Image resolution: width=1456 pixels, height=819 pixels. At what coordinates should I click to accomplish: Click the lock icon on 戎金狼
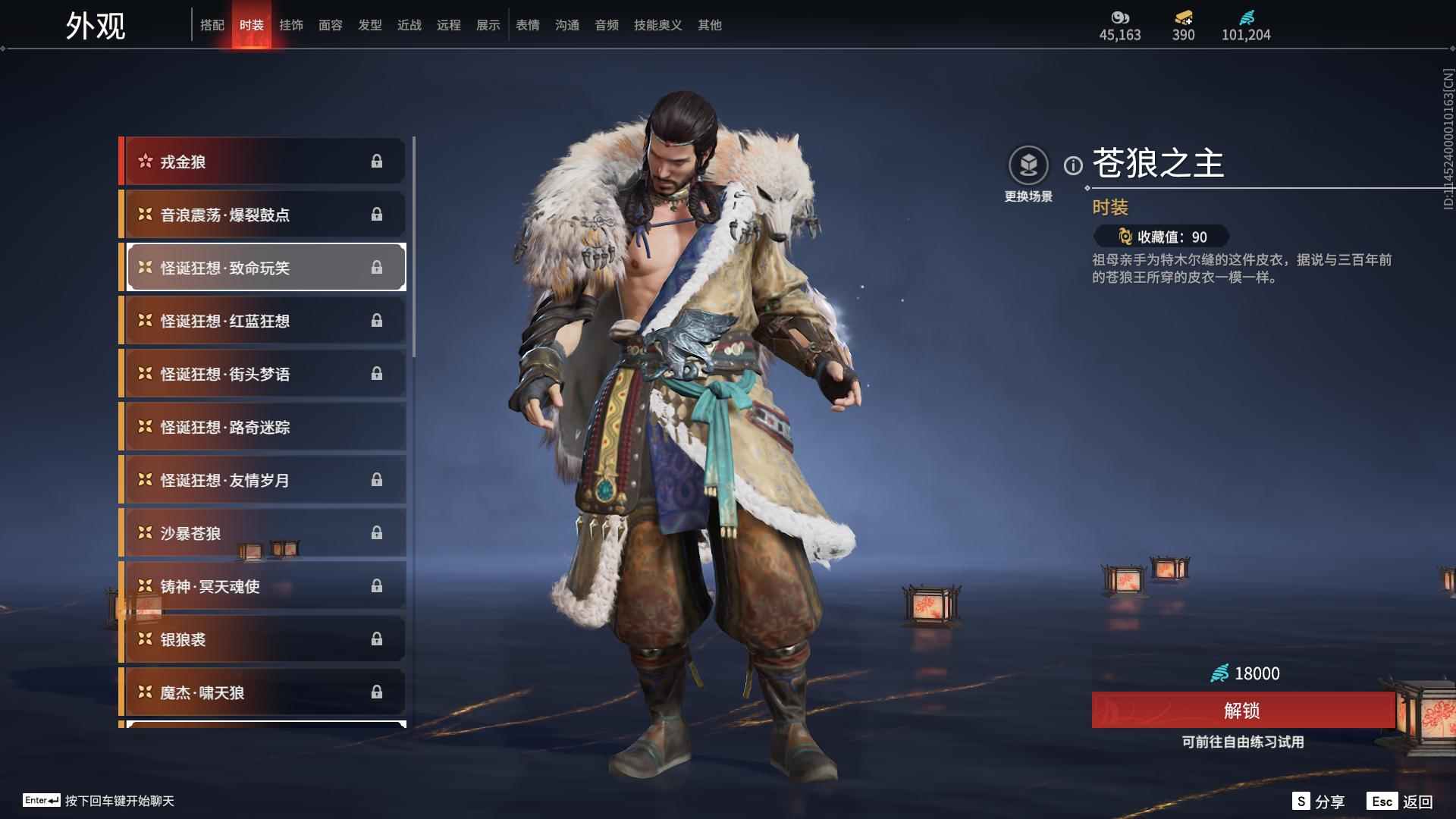(x=377, y=161)
